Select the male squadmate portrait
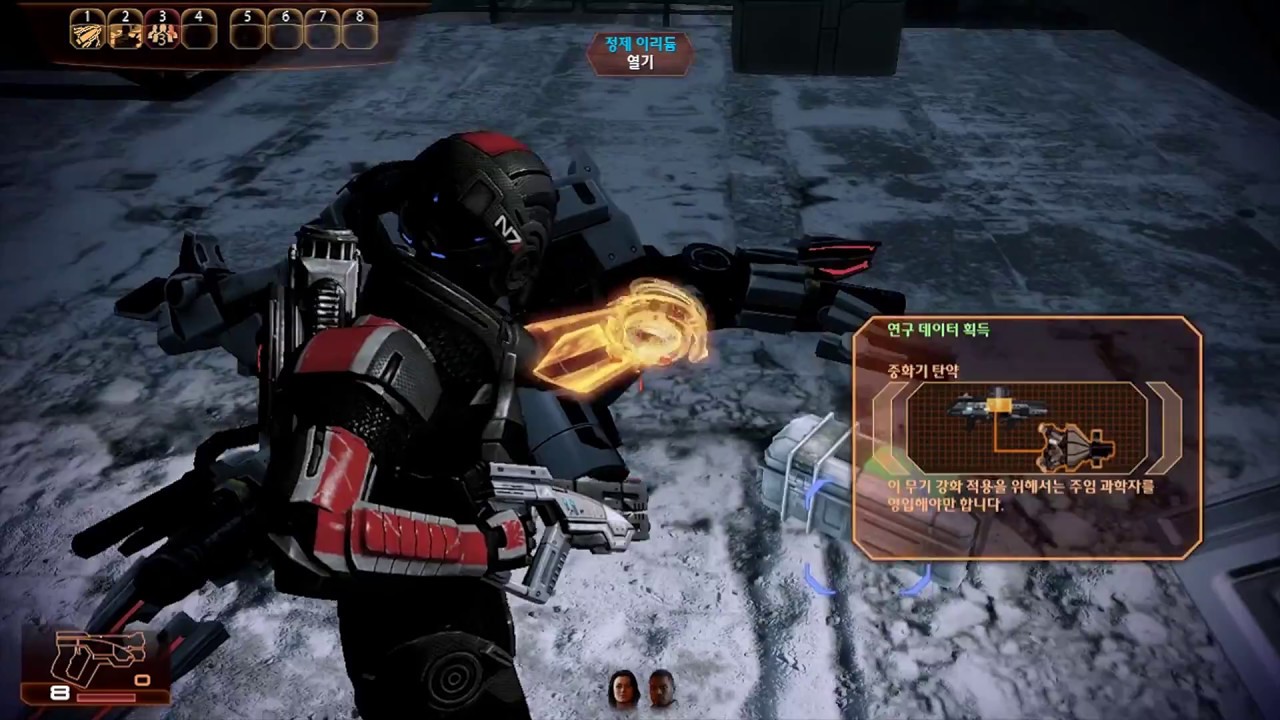 click(x=660, y=689)
